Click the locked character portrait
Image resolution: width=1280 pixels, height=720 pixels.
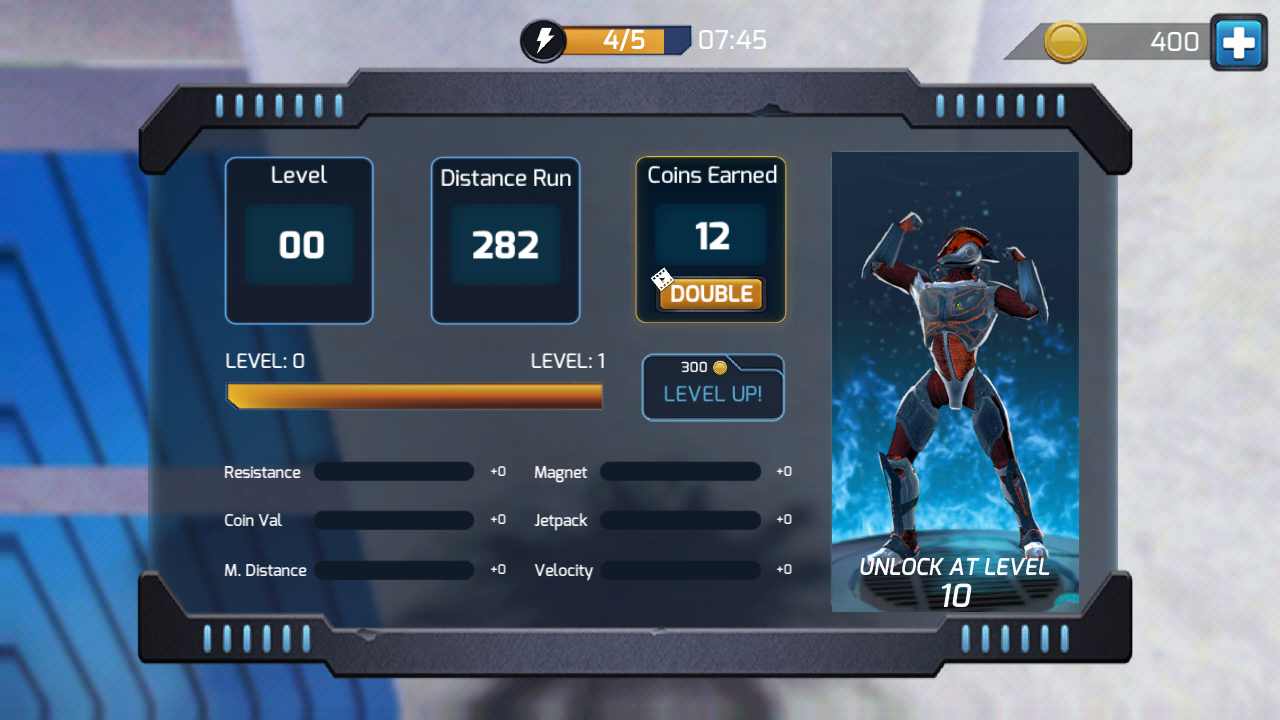point(955,380)
